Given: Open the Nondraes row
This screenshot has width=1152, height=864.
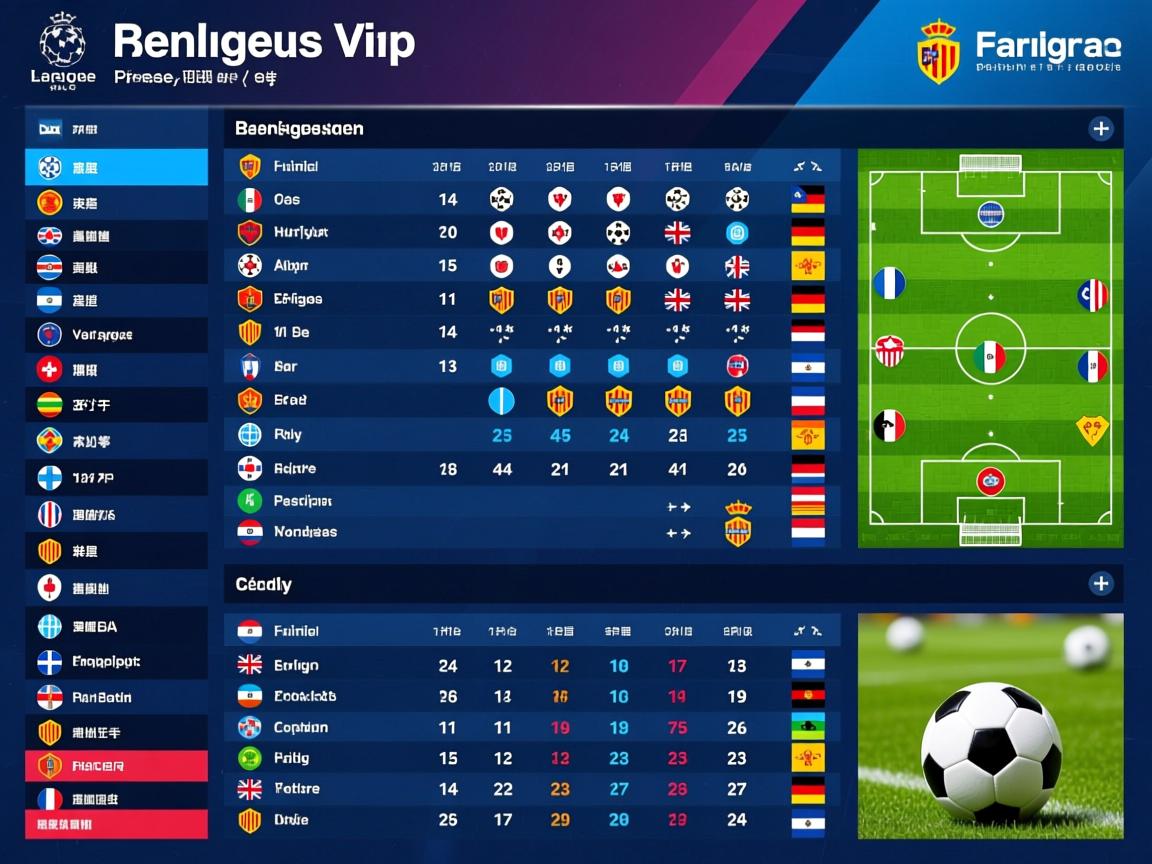Looking at the screenshot, I should coord(305,532).
